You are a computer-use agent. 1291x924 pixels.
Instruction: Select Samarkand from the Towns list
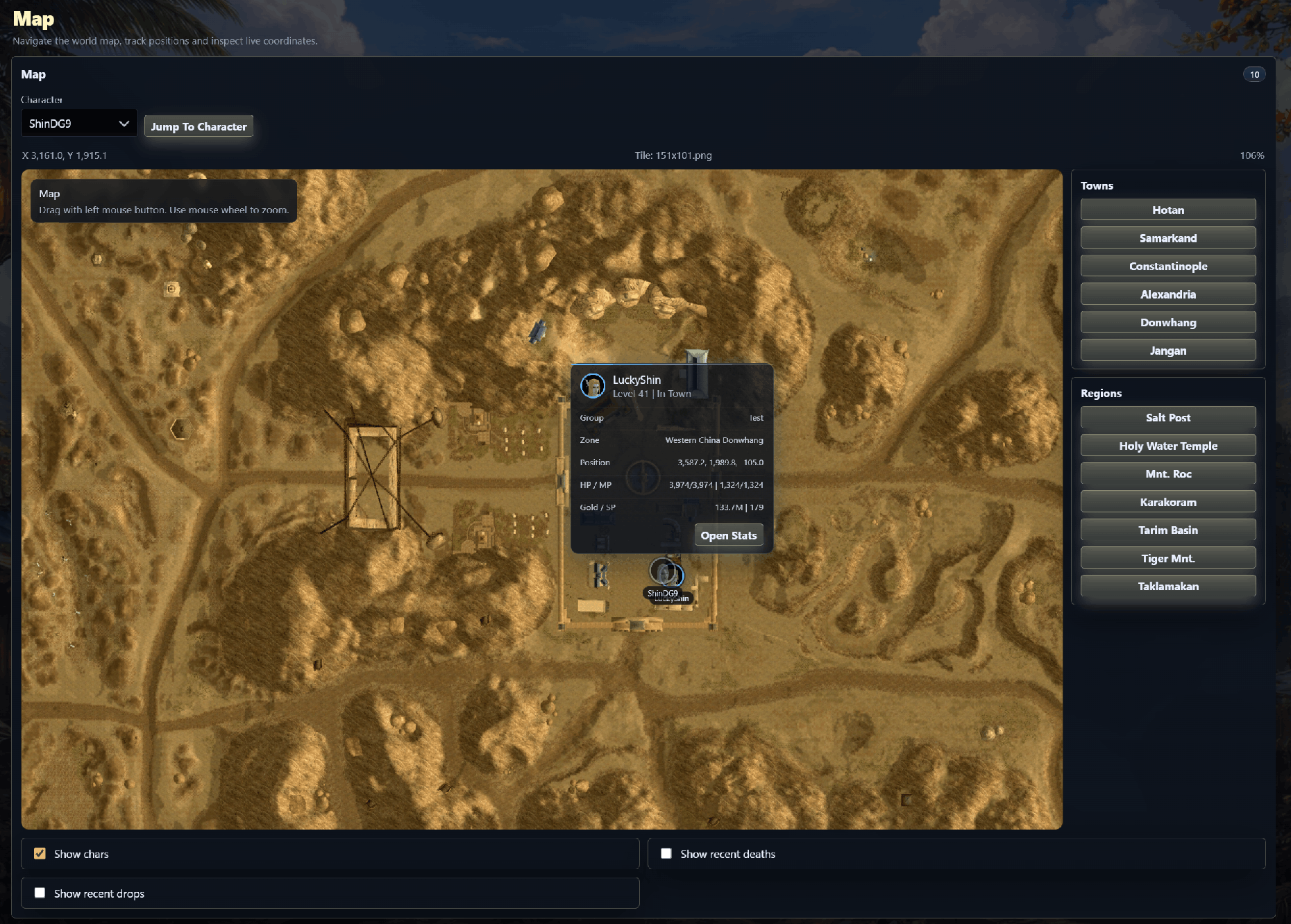pyautogui.click(x=1167, y=237)
